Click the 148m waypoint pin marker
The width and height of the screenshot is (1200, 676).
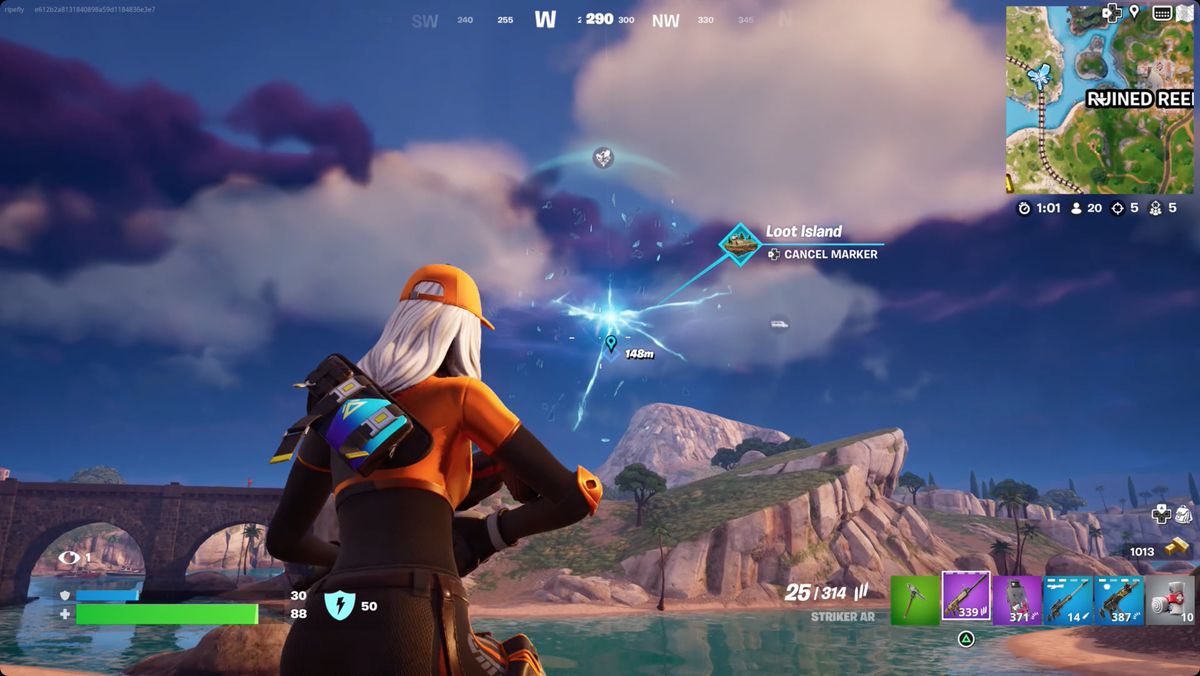point(611,344)
